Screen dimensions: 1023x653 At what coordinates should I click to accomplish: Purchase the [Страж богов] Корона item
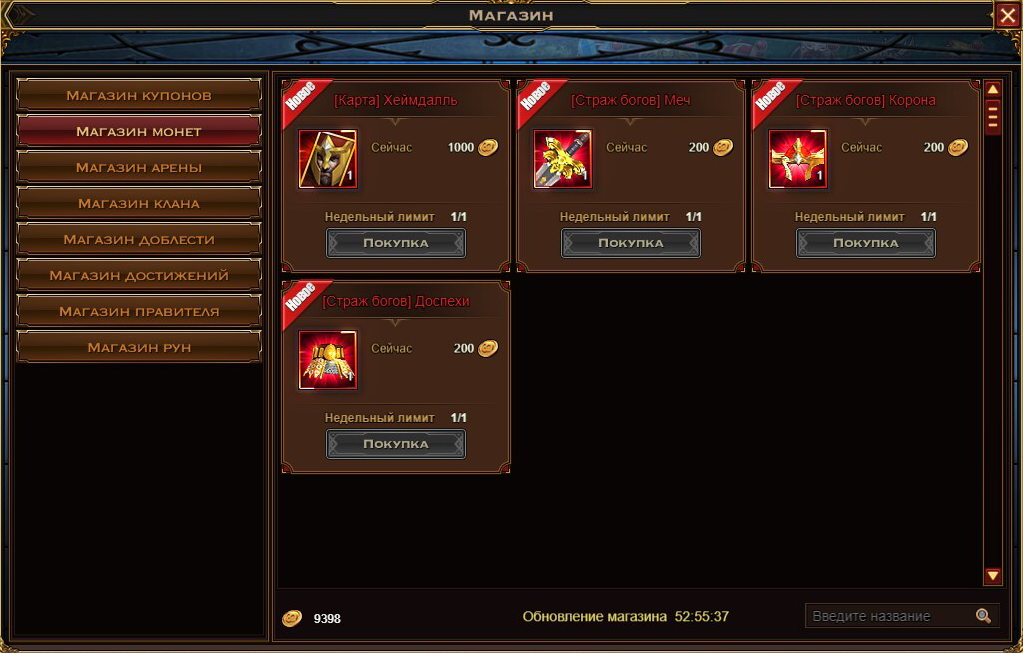pyautogui.click(x=866, y=243)
